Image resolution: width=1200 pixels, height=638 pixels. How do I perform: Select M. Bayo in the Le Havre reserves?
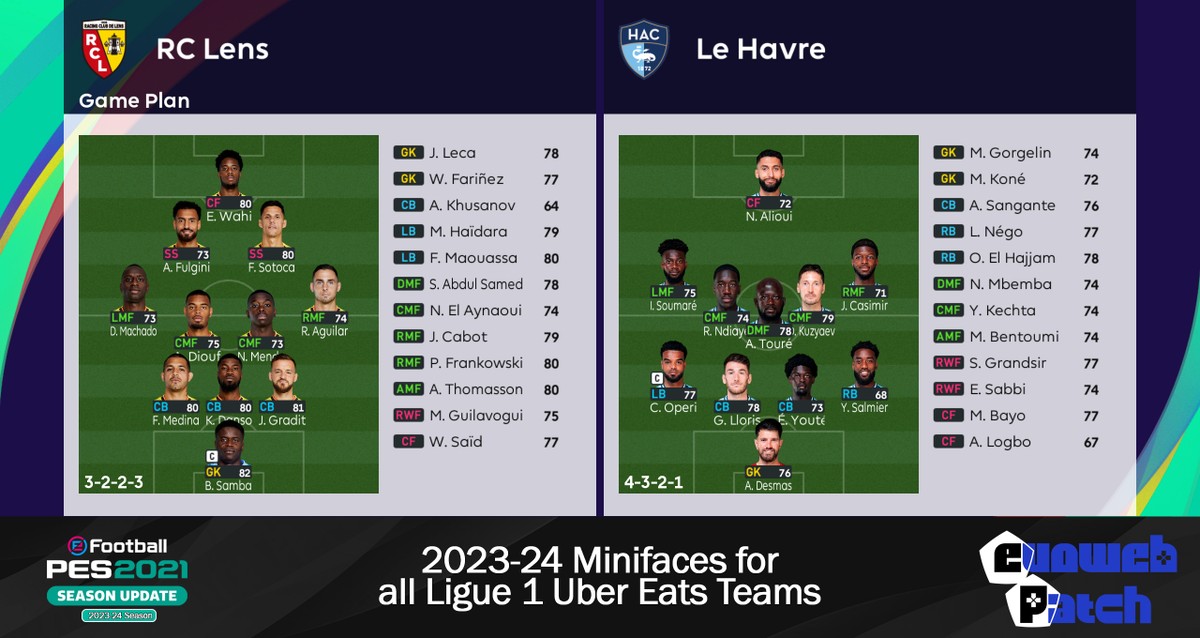pos(1016,415)
